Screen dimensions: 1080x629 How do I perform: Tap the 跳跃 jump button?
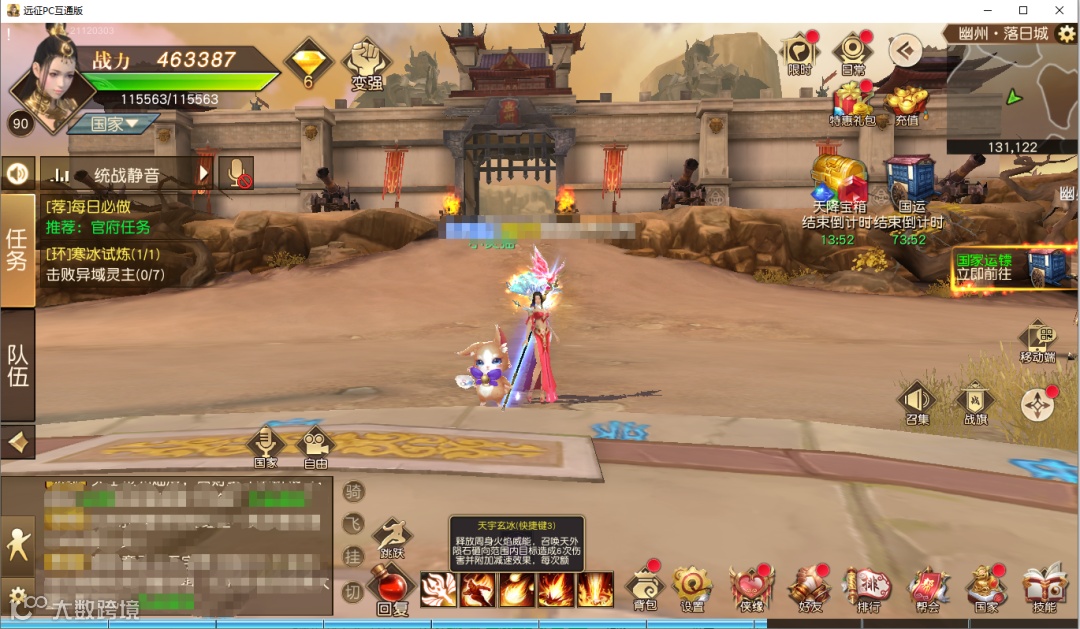point(392,537)
